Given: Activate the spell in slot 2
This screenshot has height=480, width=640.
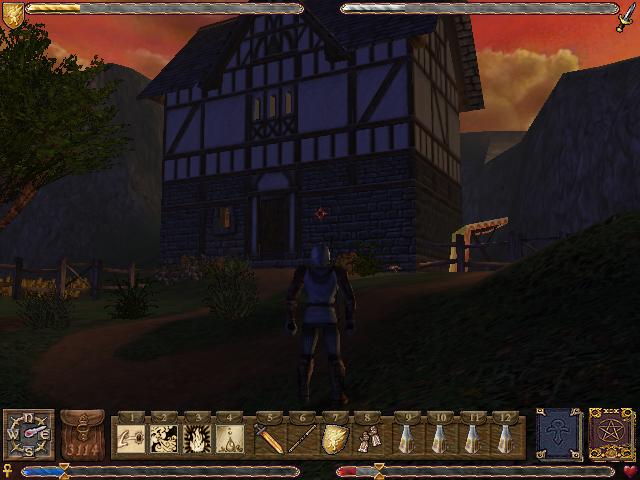Looking at the screenshot, I should [164, 437].
